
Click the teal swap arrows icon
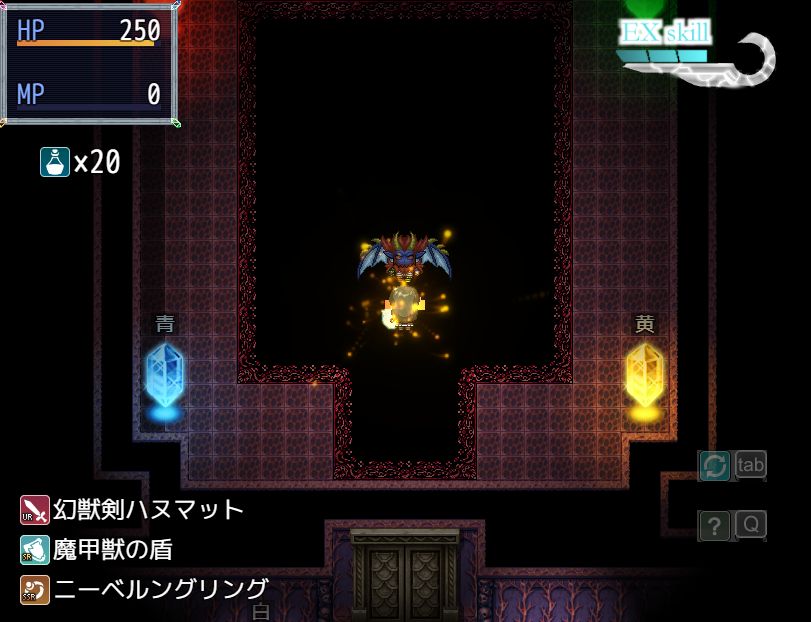(x=714, y=466)
